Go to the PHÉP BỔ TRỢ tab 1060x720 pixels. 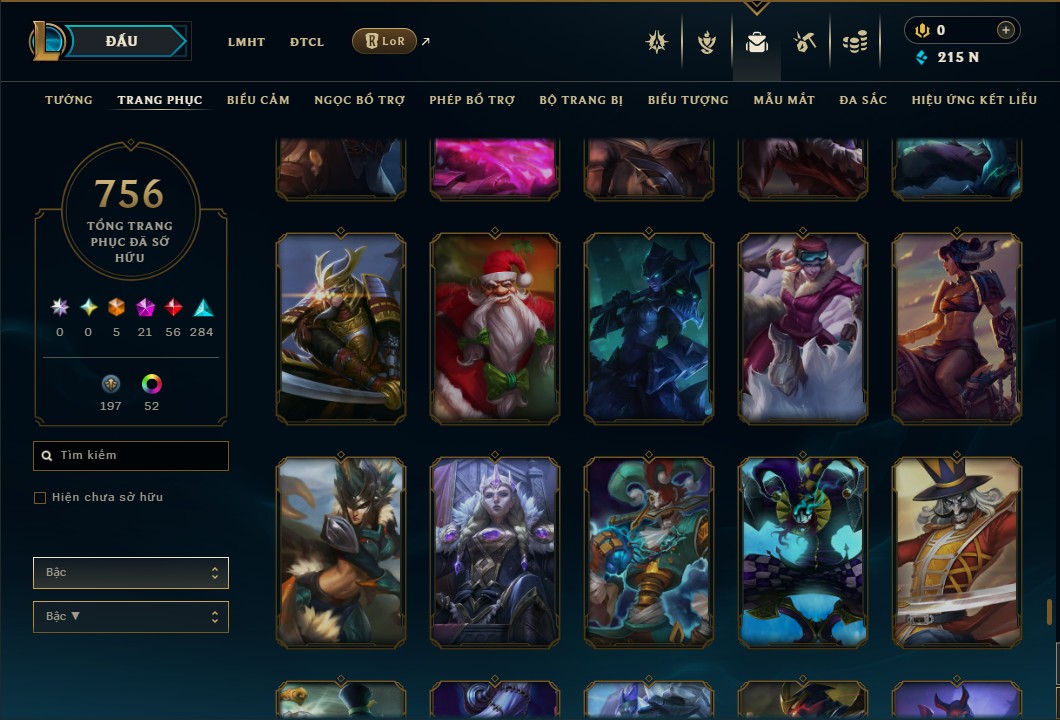pyautogui.click(x=472, y=100)
